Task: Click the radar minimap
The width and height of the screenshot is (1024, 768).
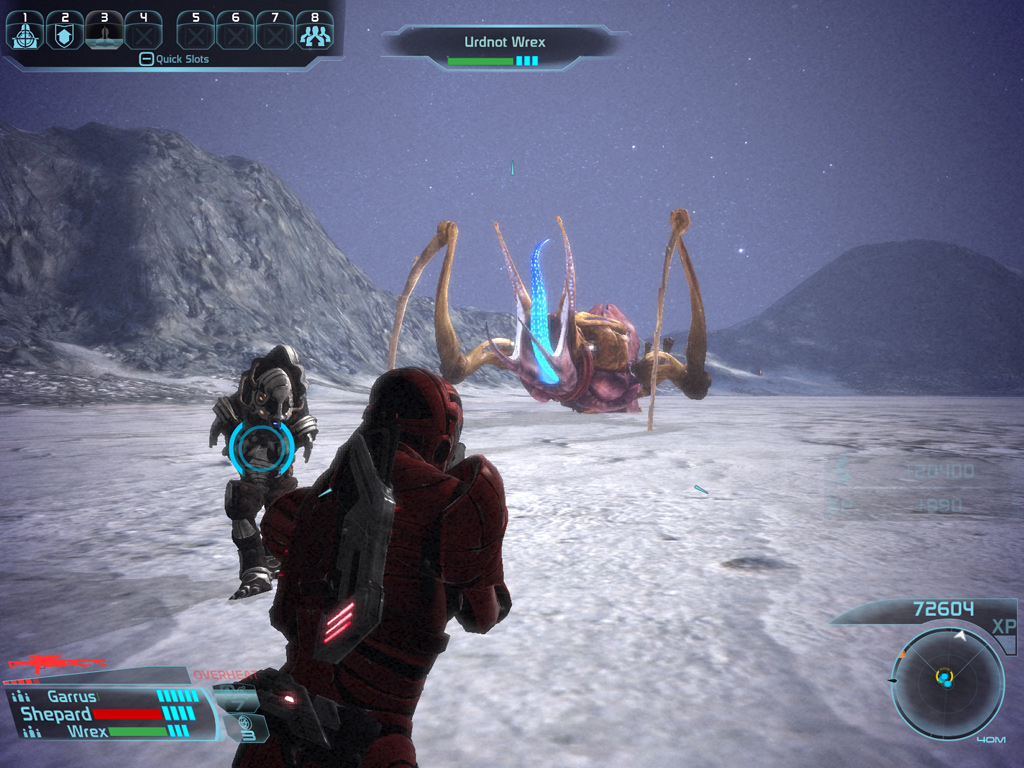Action: [x=946, y=683]
